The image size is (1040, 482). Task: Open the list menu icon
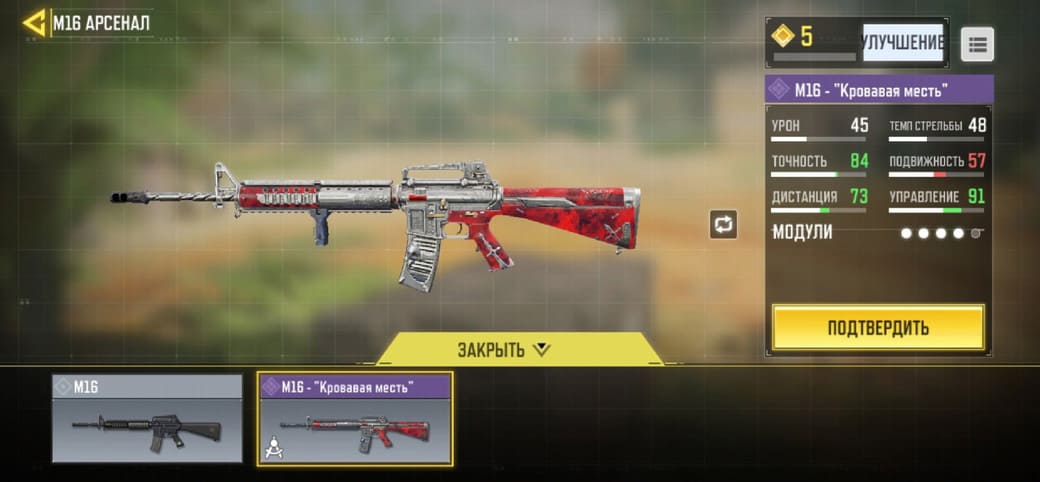click(x=977, y=44)
